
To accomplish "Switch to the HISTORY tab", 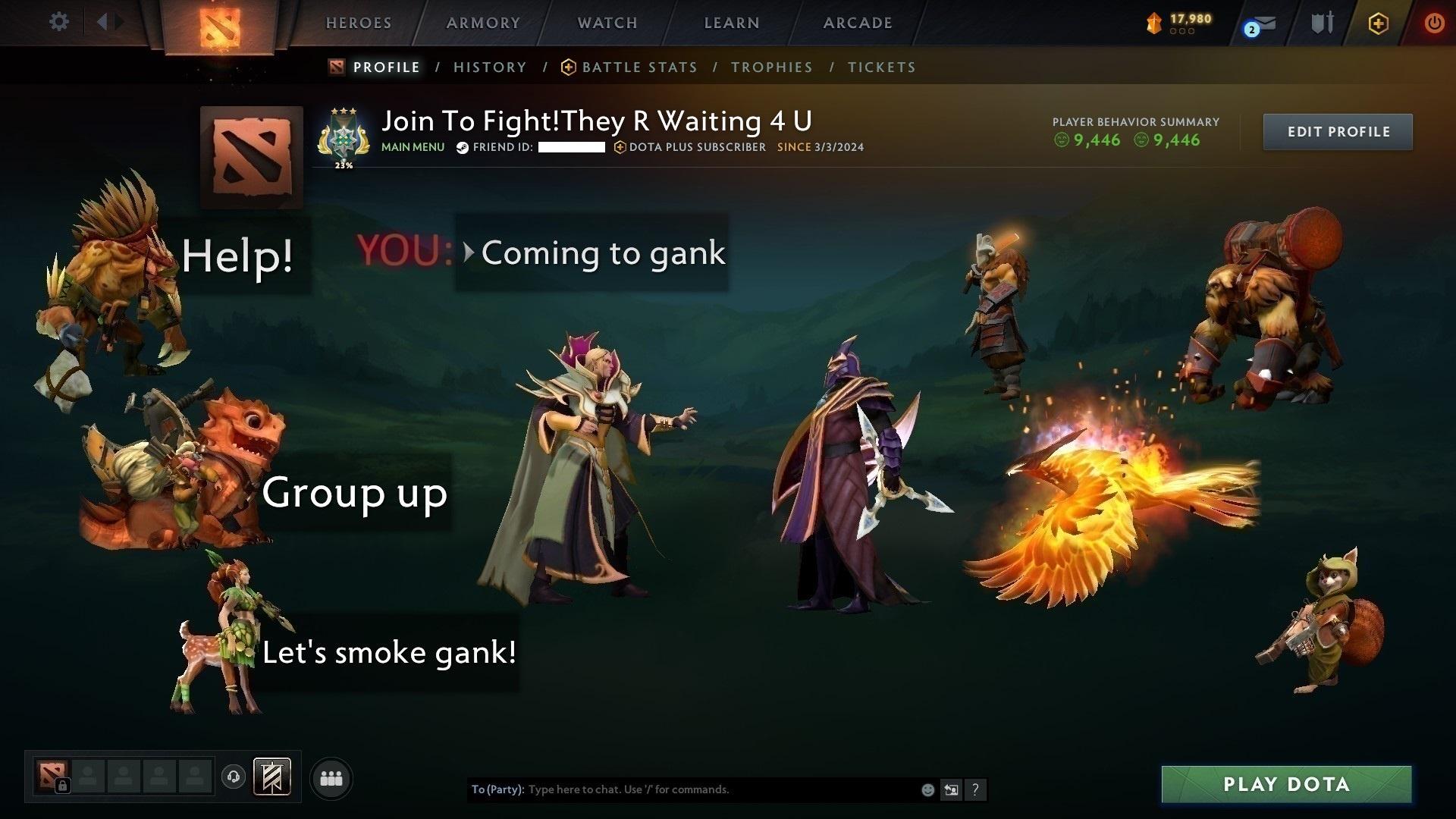I will click(x=490, y=67).
